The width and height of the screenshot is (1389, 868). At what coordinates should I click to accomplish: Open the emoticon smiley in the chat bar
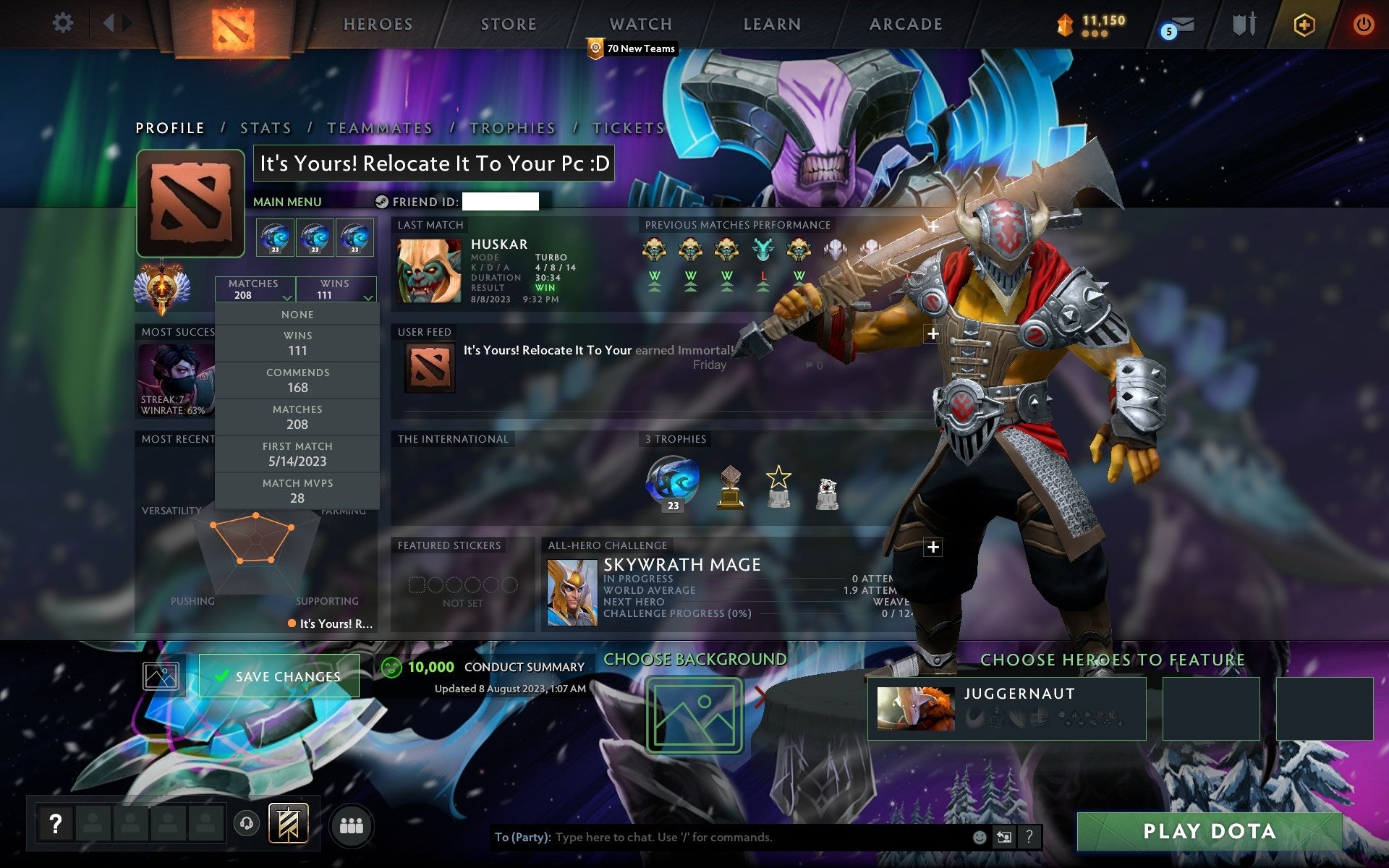pos(981,838)
